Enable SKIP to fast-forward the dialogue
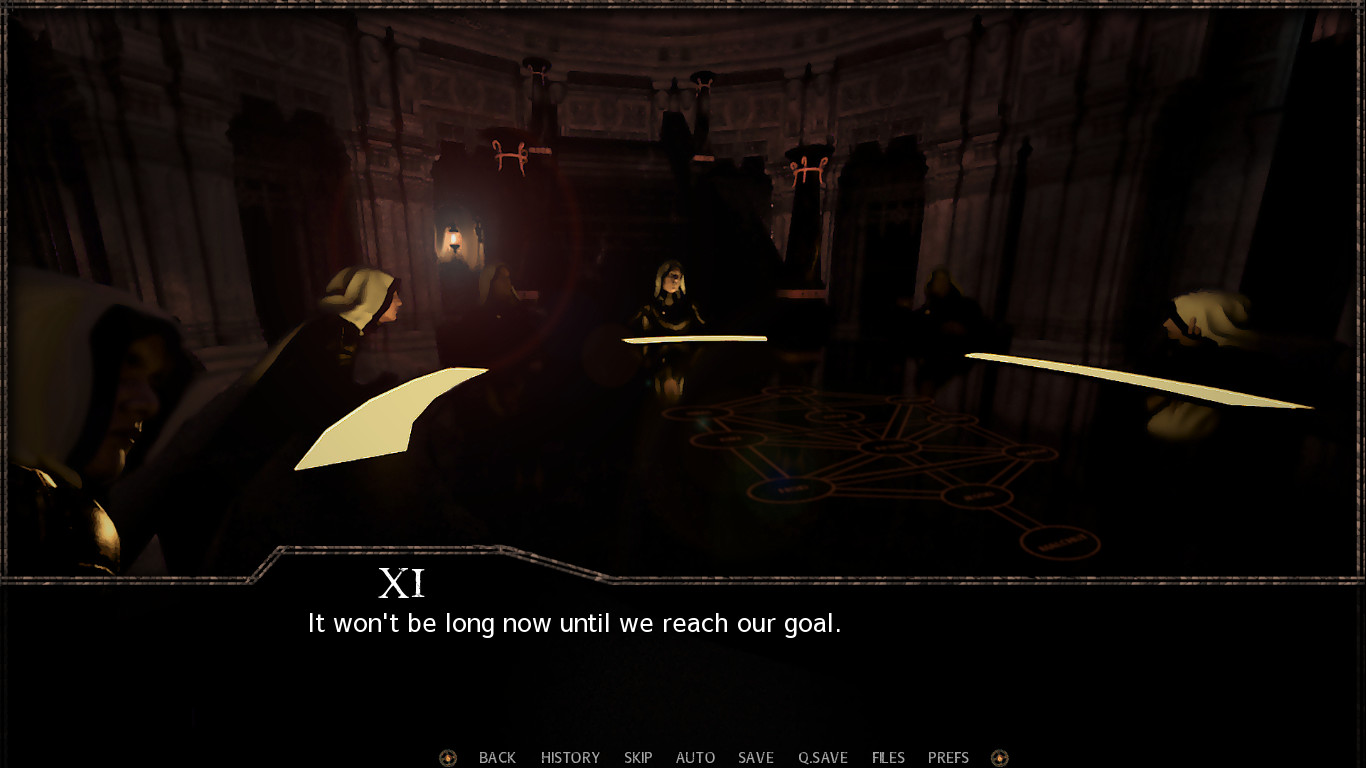 coord(638,757)
